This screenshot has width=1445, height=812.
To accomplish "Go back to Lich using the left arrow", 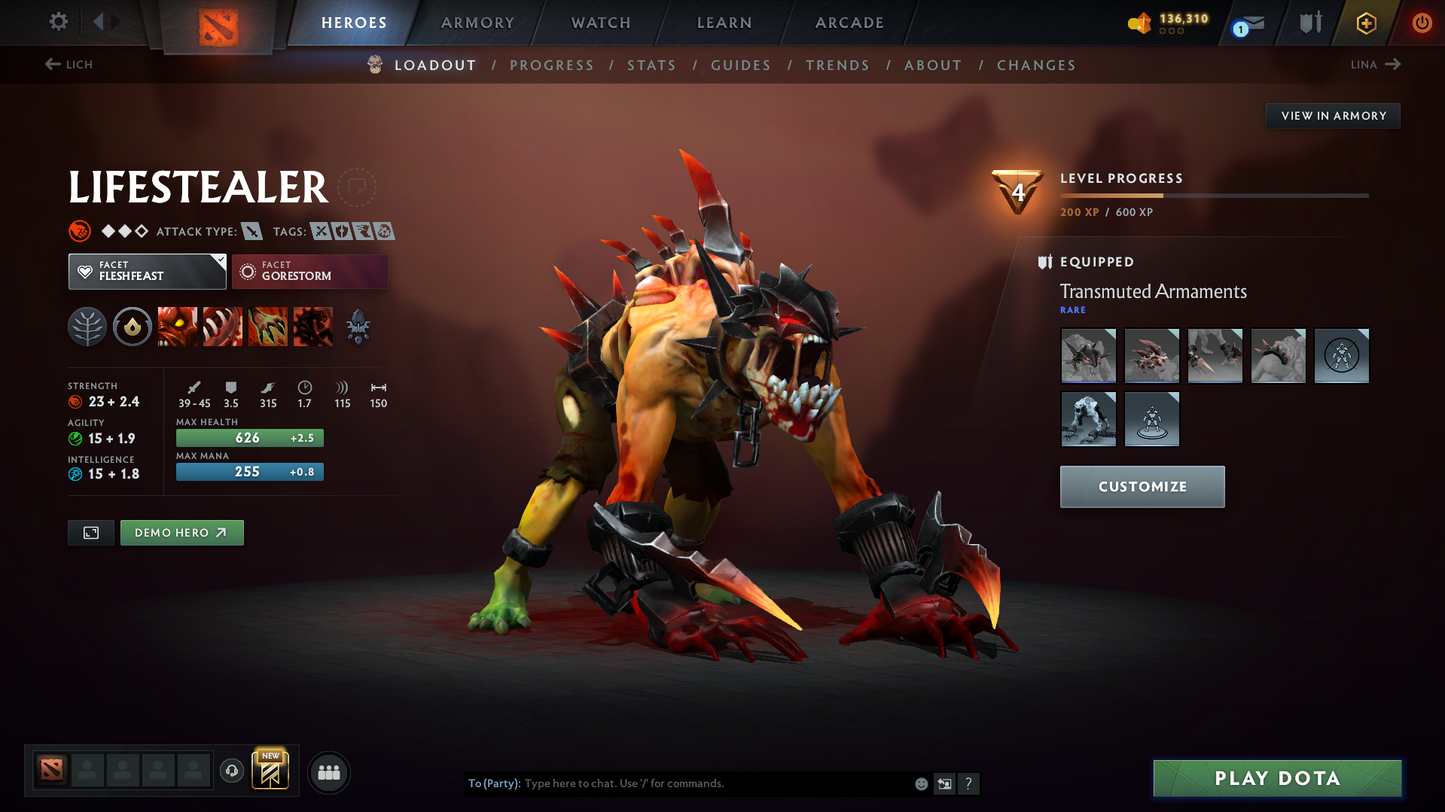I will click(51, 64).
